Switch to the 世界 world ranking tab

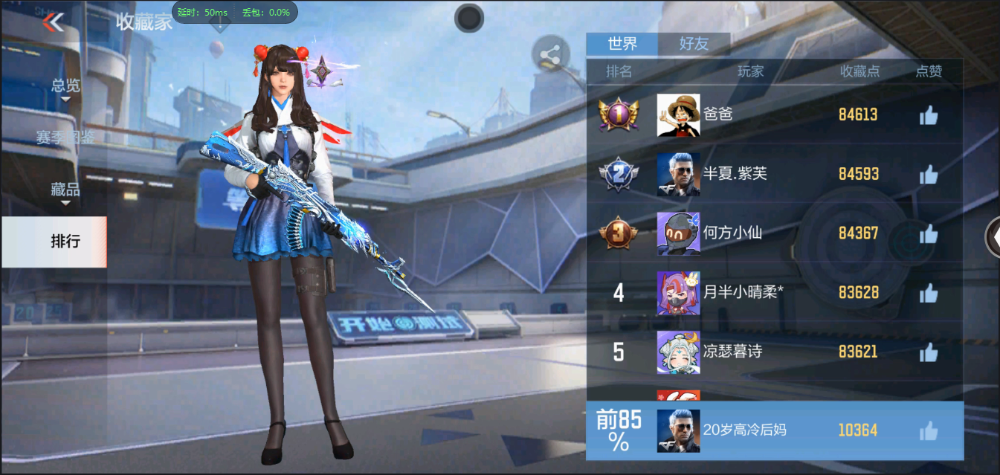[x=622, y=44]
